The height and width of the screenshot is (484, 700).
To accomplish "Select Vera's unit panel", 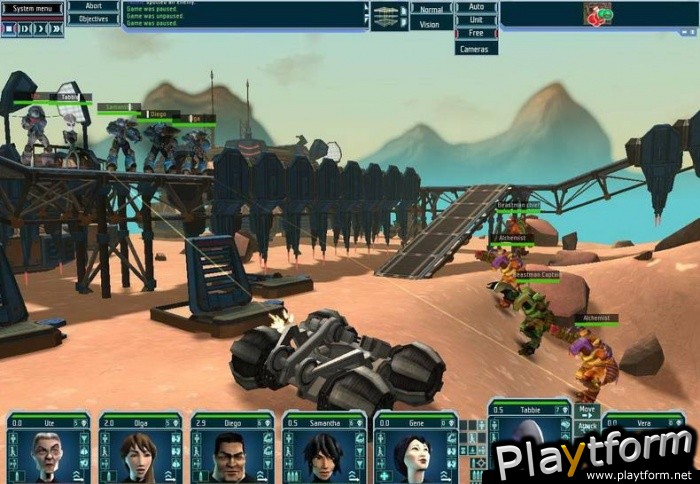I will point(643,421).
